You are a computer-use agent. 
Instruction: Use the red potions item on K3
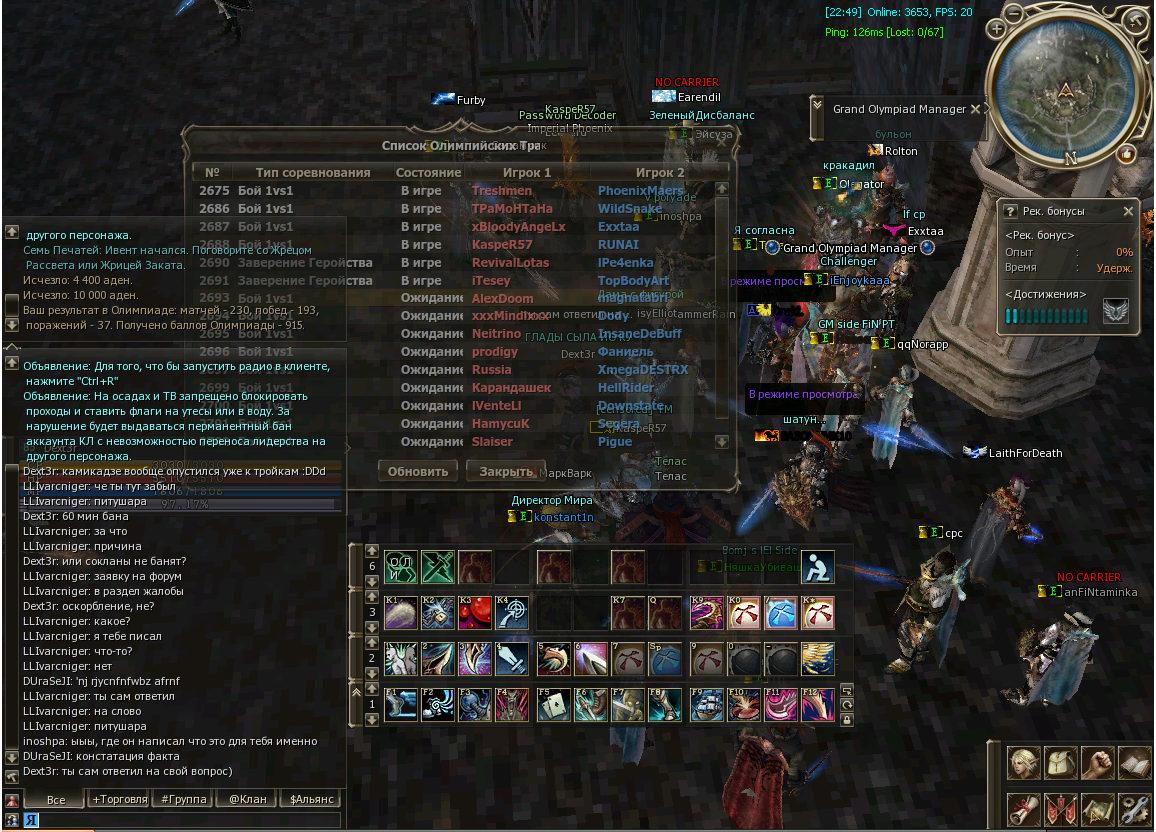(x=477, y=613)
